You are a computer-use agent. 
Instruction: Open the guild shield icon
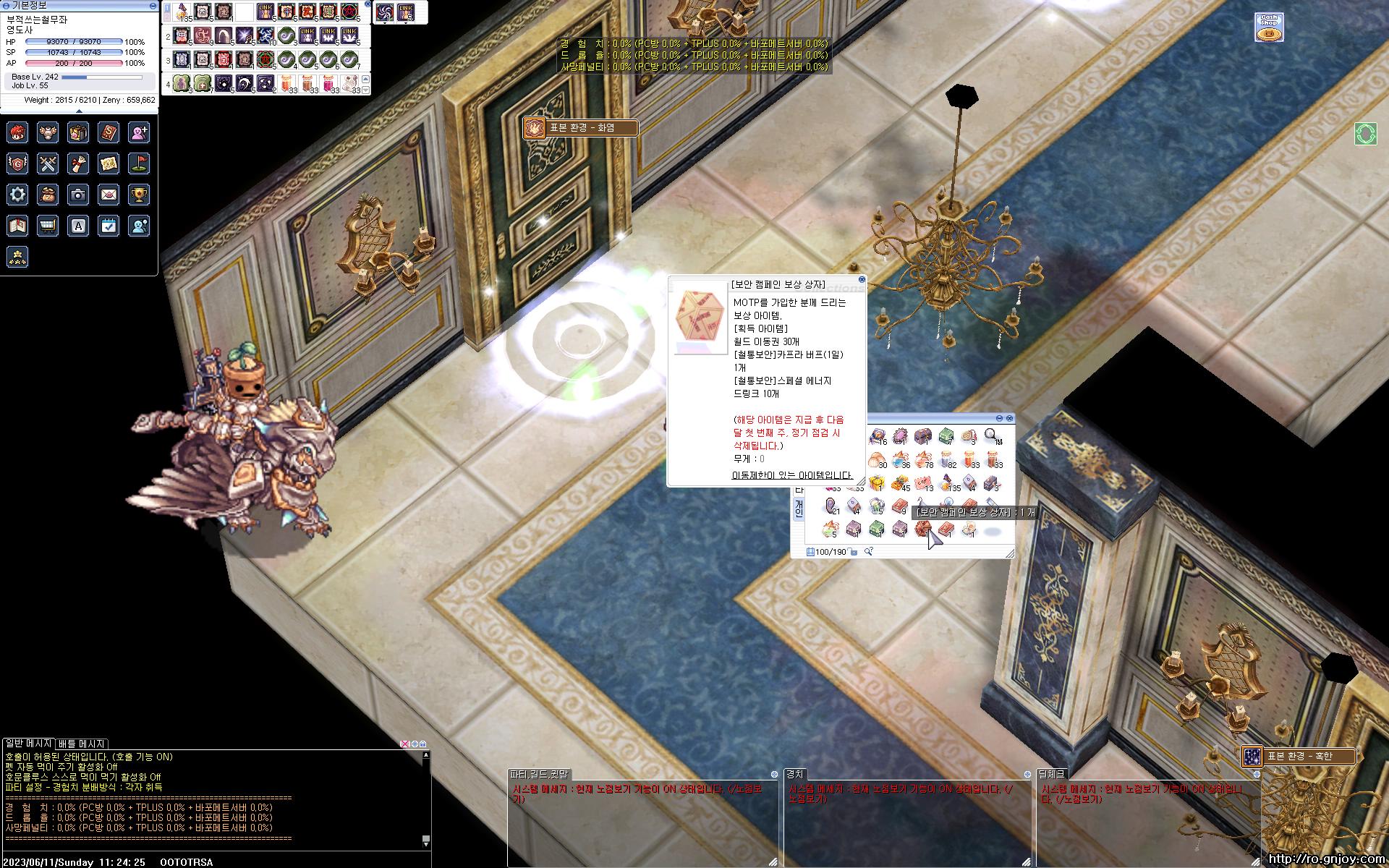pos(17,163)
